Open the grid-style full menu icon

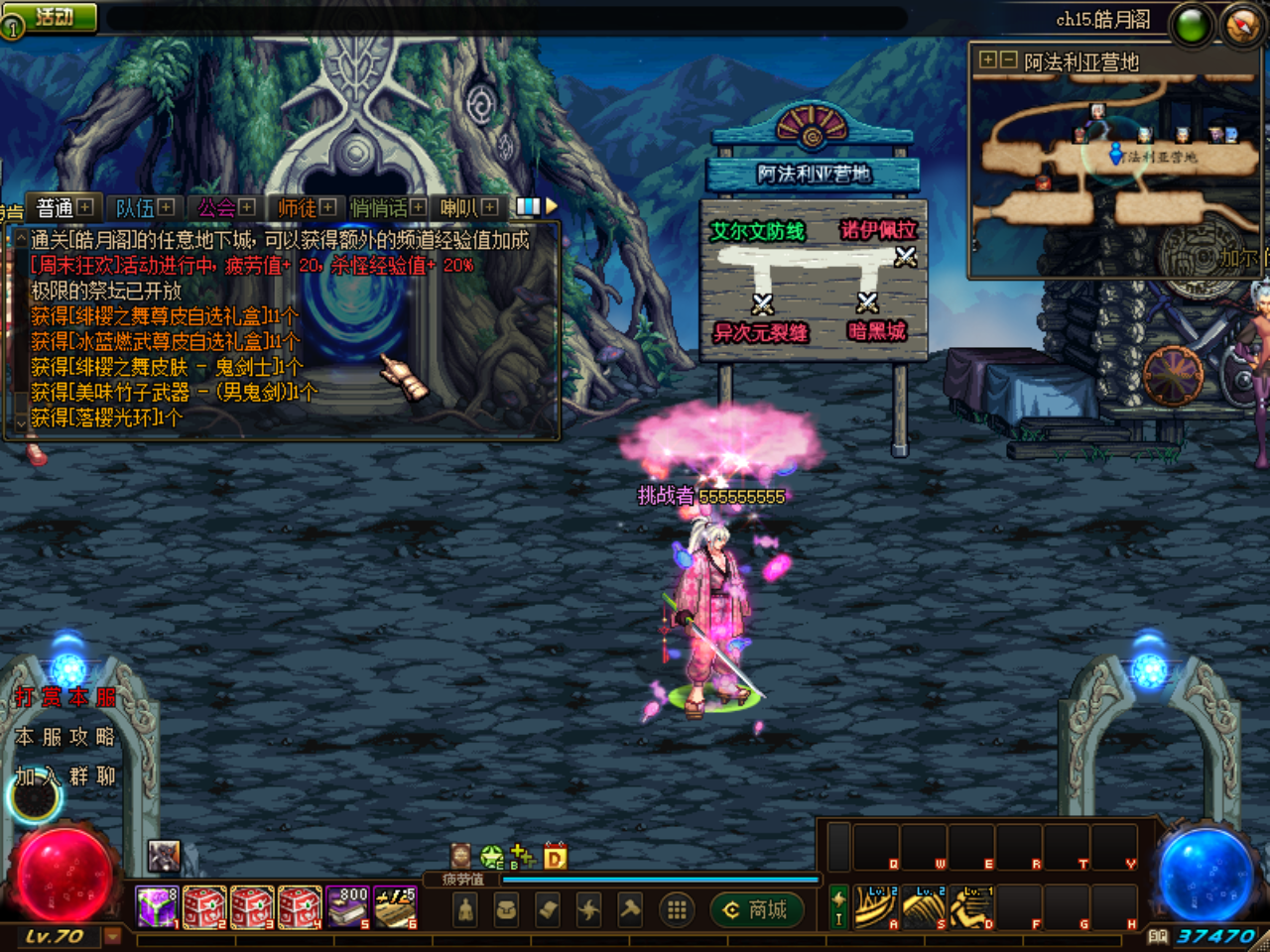[x=677, y=910]
